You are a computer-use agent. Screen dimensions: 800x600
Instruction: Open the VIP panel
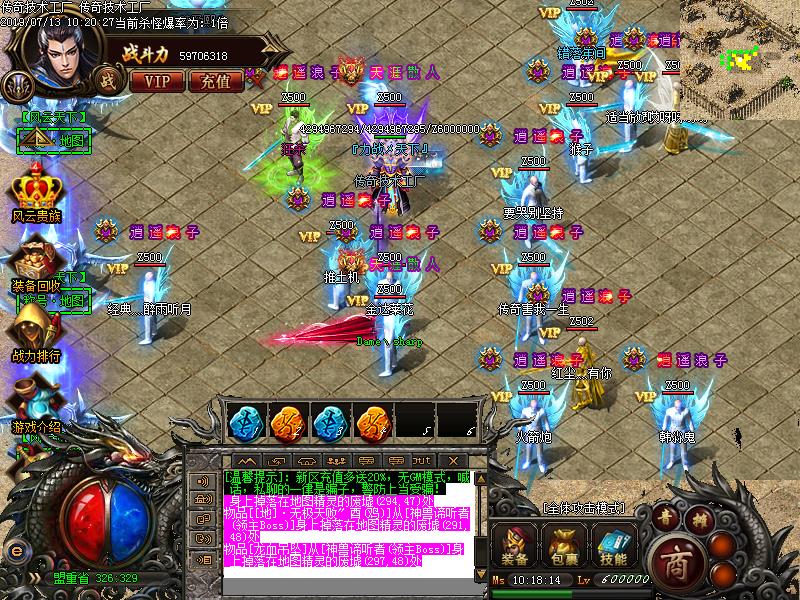158,81
